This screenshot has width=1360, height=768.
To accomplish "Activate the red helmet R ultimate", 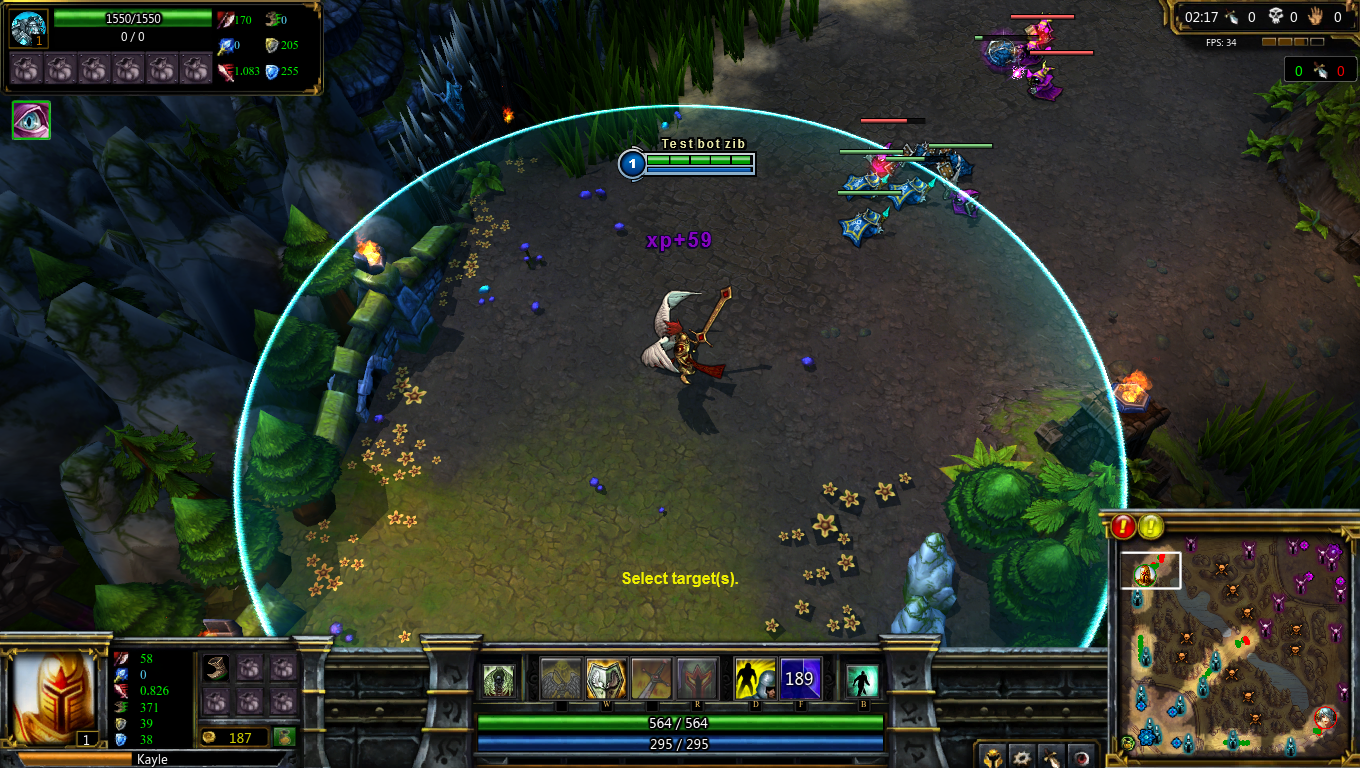I will (x=697, y=678).
